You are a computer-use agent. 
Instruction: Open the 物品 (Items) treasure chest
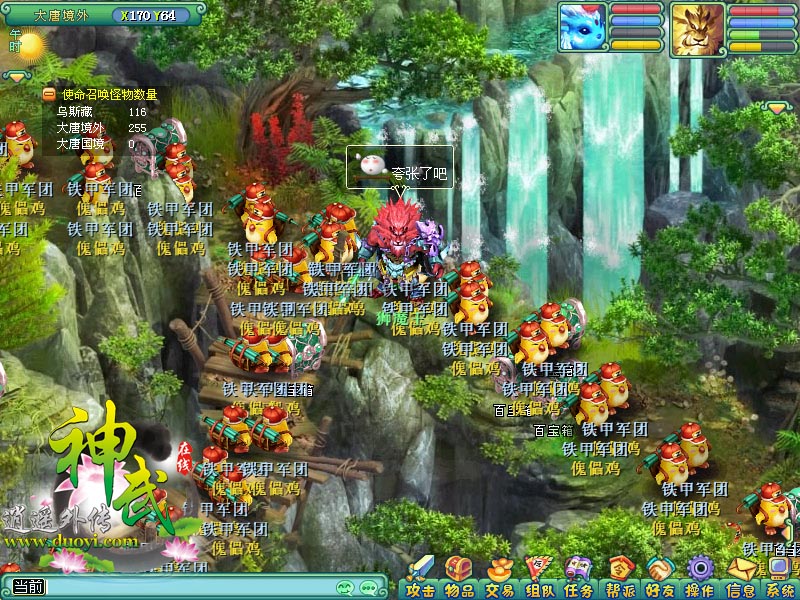[x=460, y=579]
